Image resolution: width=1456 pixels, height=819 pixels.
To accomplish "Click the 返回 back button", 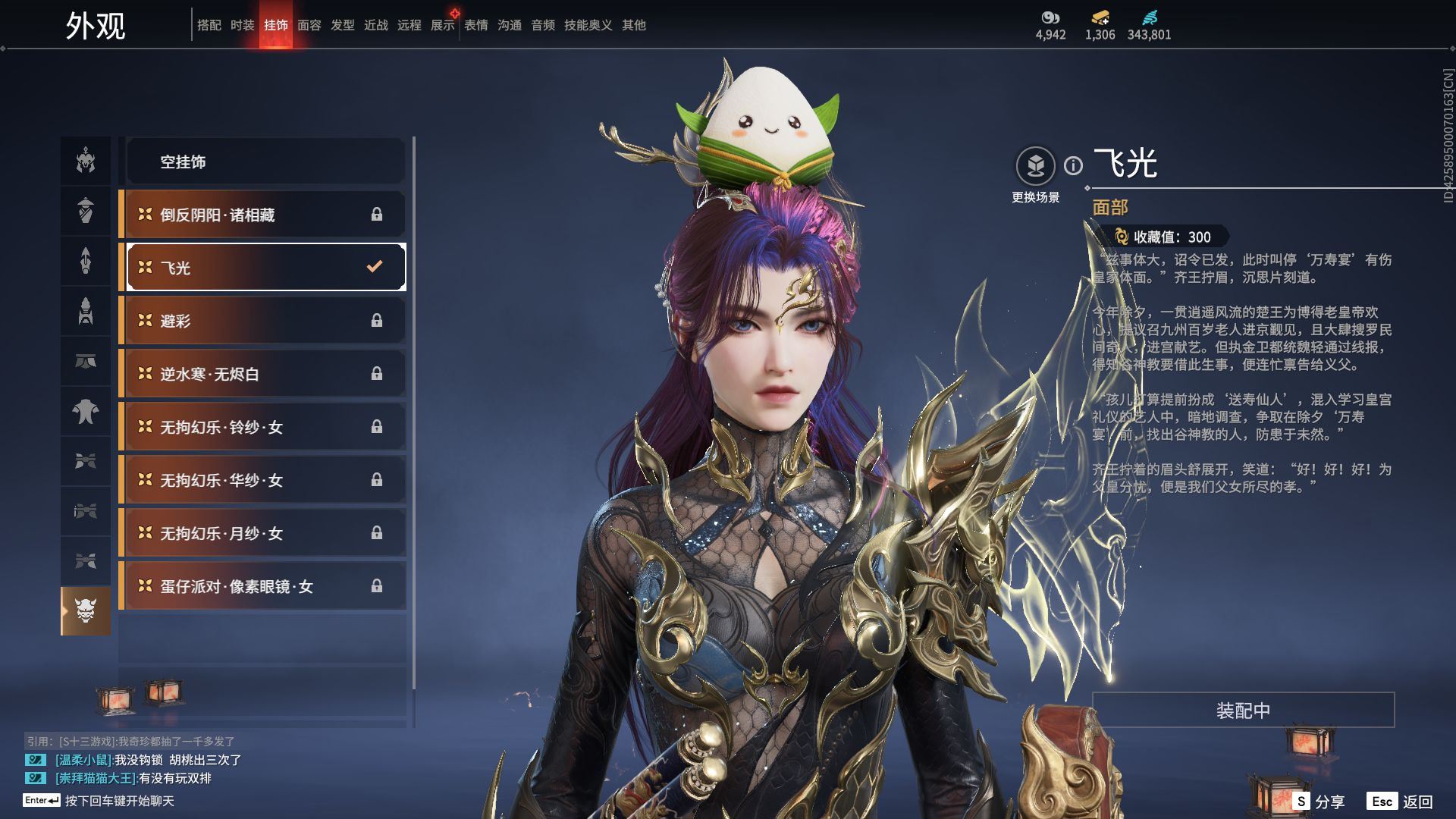I will point(1401,802).
